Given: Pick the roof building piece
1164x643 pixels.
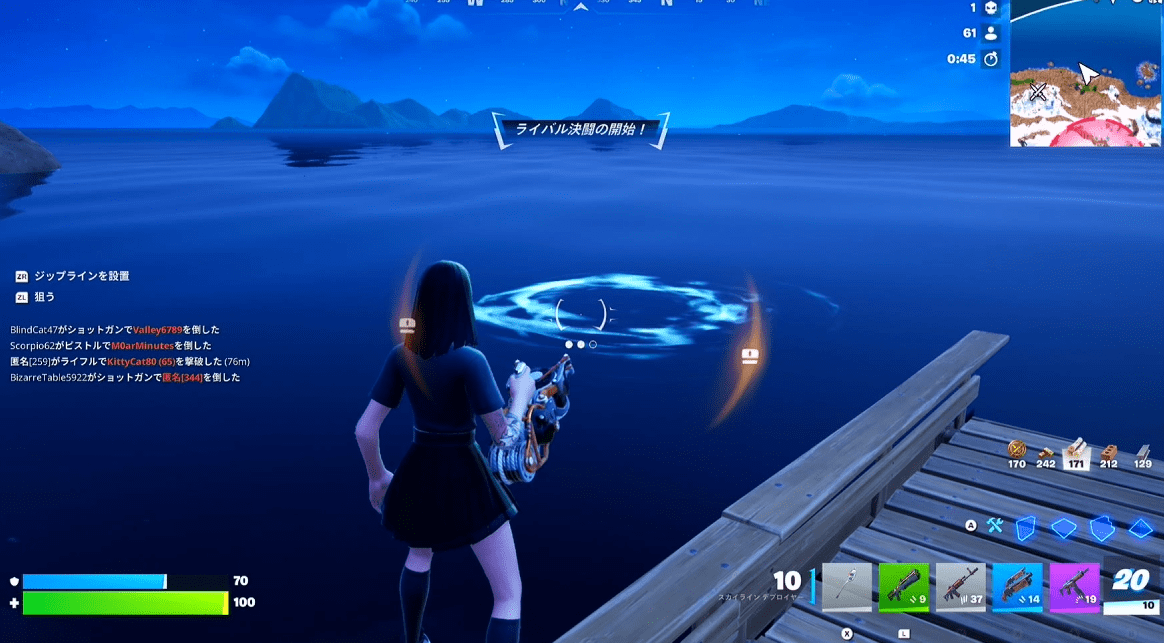Looking at the screenshot, I should [x=1141, y=527].
